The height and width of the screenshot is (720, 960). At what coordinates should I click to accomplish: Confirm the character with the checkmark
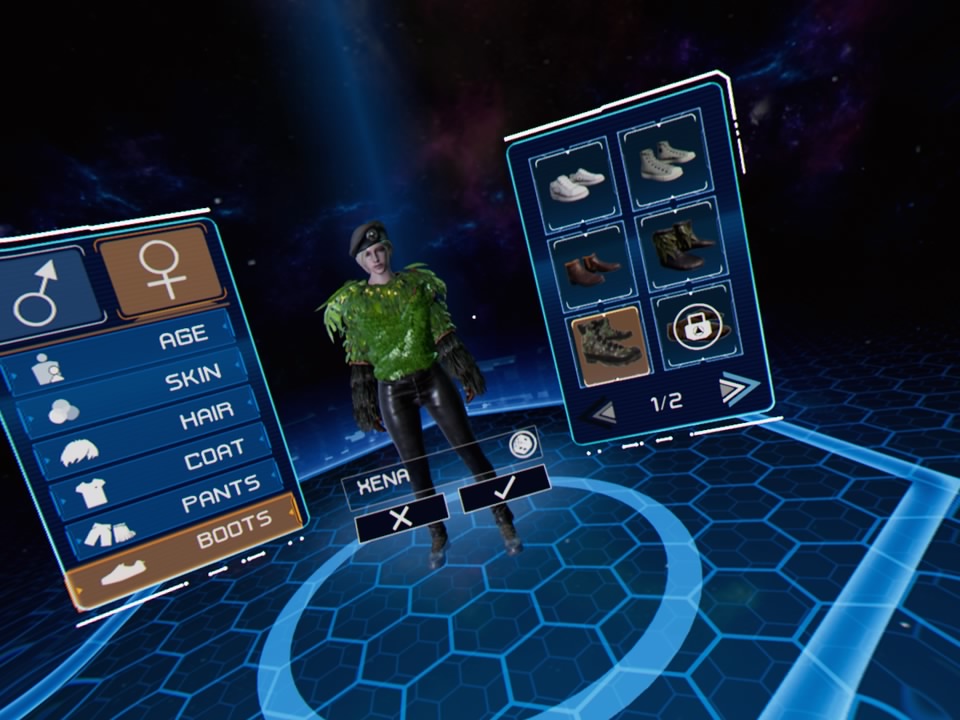(504, 487)
